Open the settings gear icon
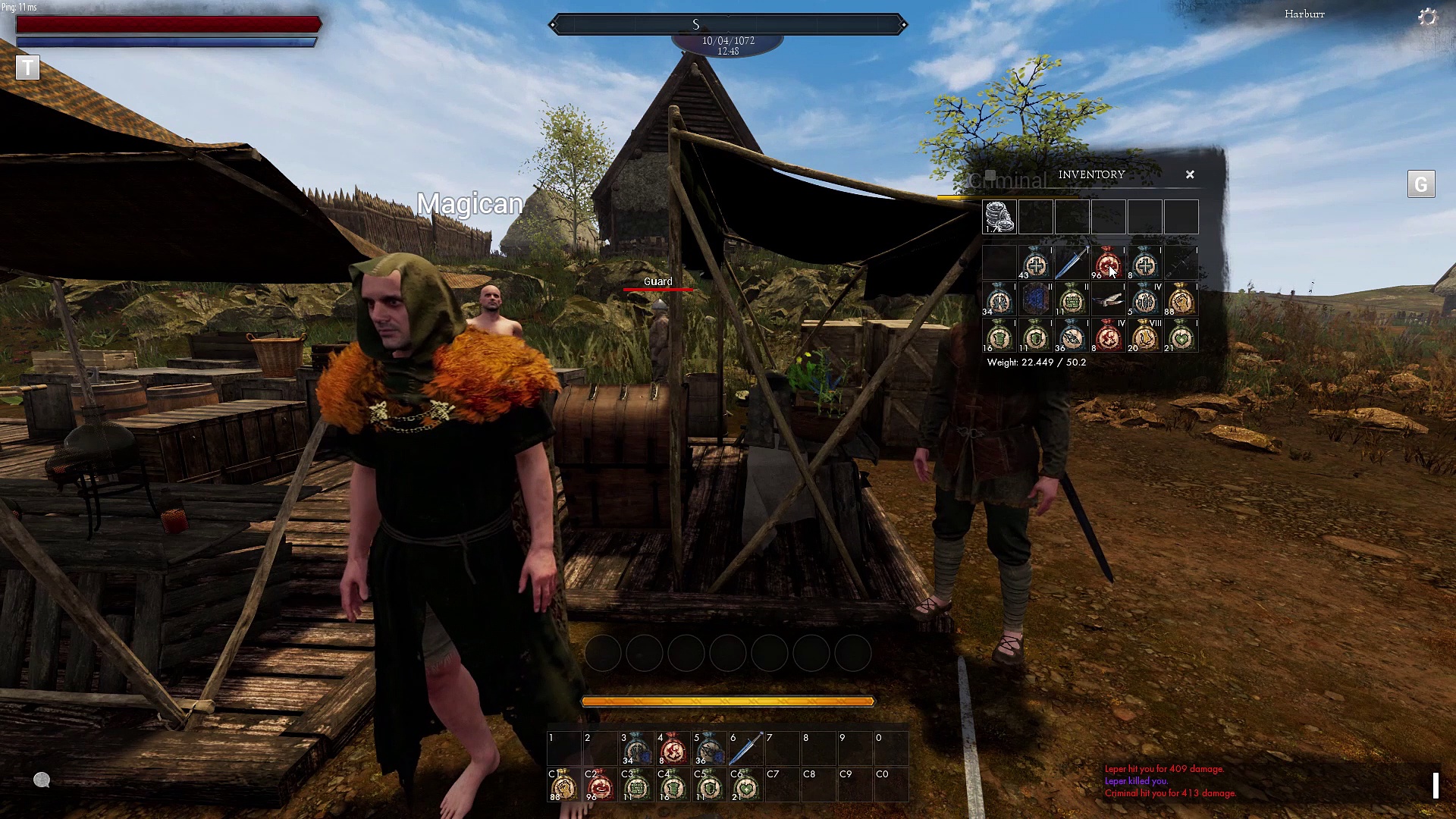This screenshot has width=1456, height=819. coord(1427,17)
